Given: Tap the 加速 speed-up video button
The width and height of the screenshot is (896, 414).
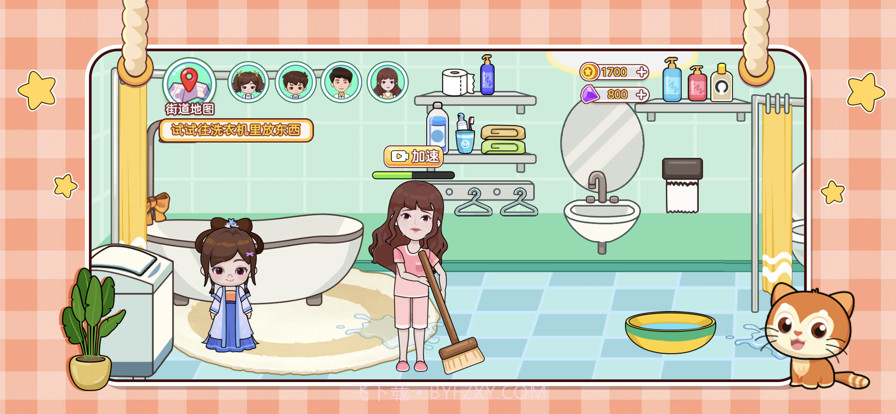Looking at the screenshot, I should click(x=413, y=156).
